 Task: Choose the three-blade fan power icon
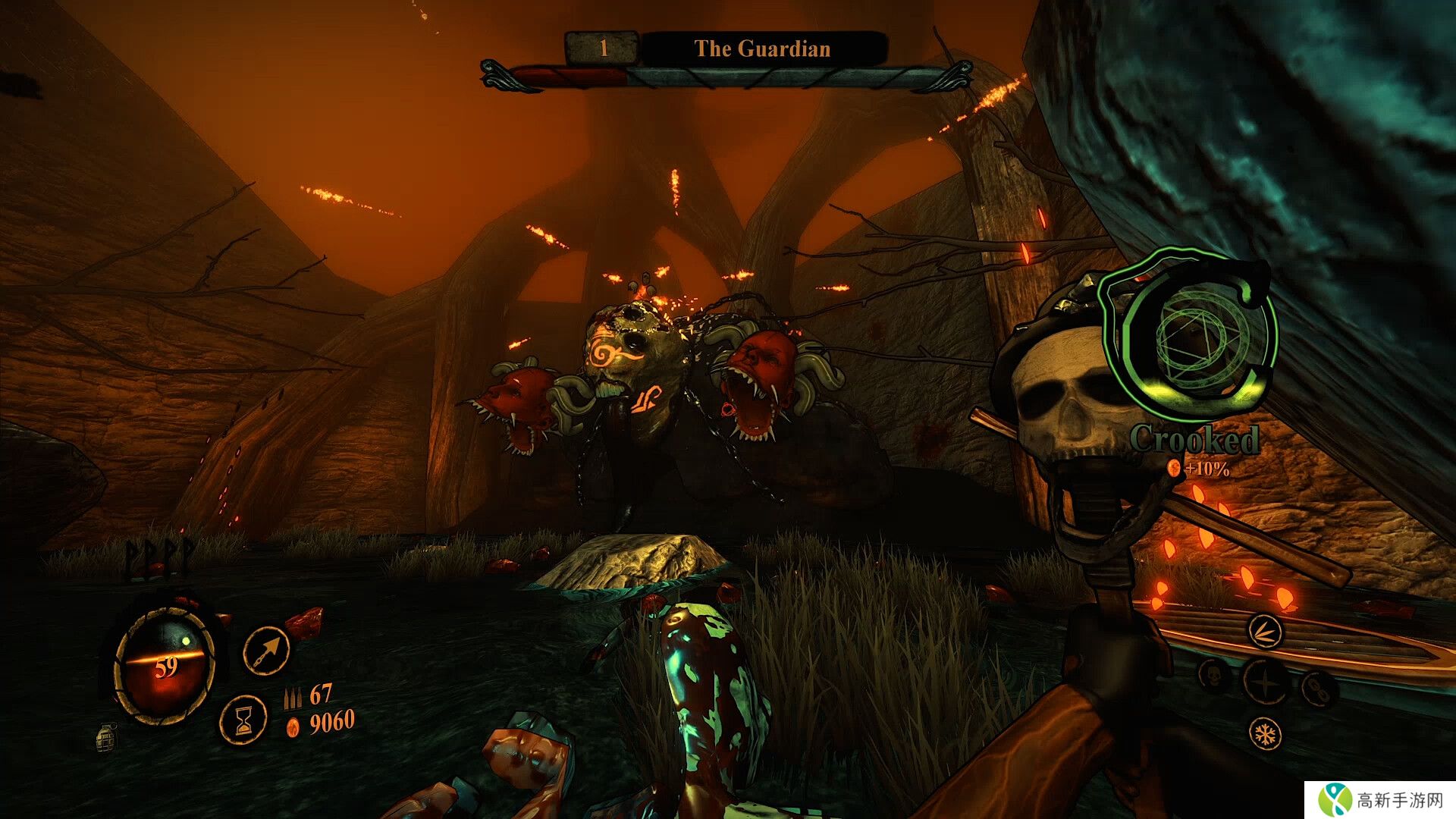click(1265, 632)
